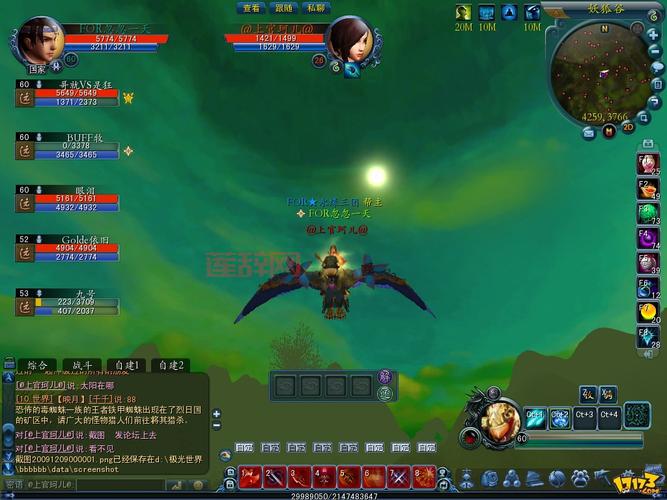
Task: Open private chat with 私聊 button
Action: (316, 8)
